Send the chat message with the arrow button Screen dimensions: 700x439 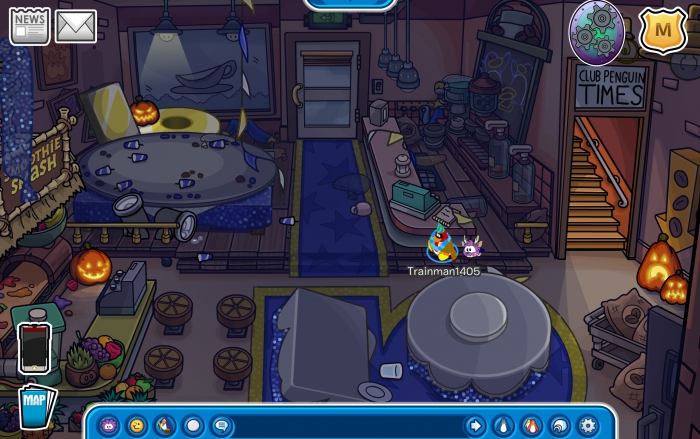[x=475, y=425]
